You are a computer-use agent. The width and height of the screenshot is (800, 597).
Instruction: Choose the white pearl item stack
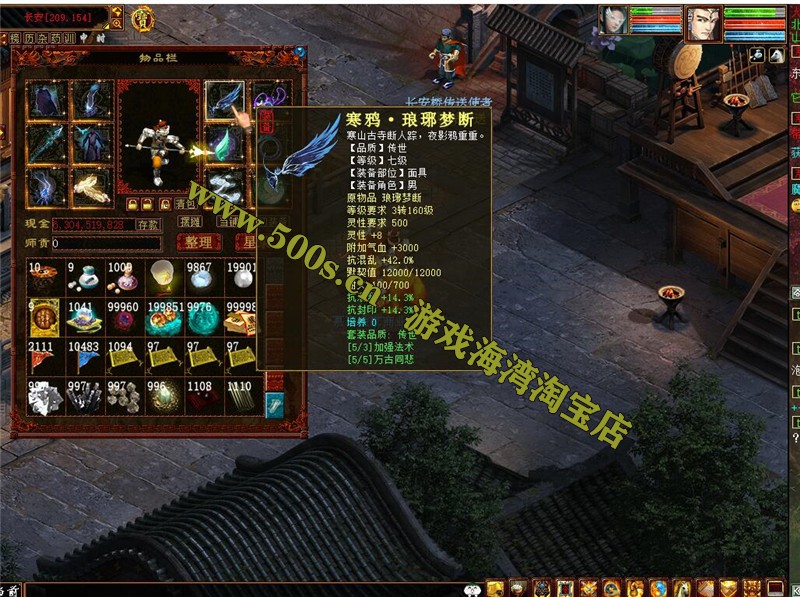(x=200, y=278)
